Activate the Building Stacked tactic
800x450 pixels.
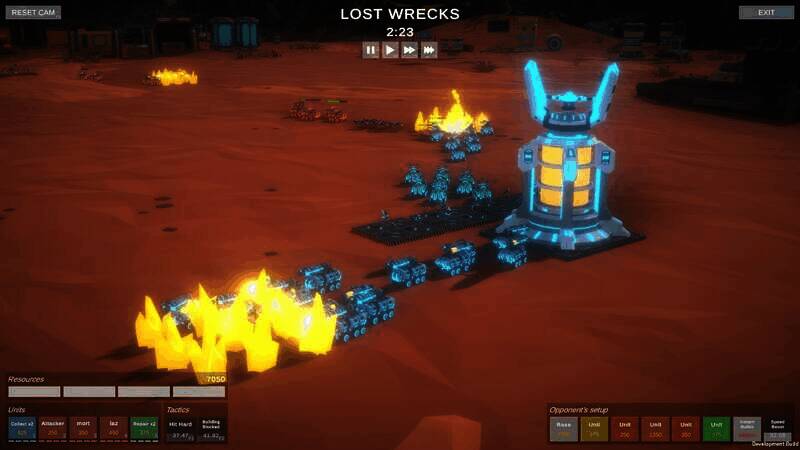[211, 429]
